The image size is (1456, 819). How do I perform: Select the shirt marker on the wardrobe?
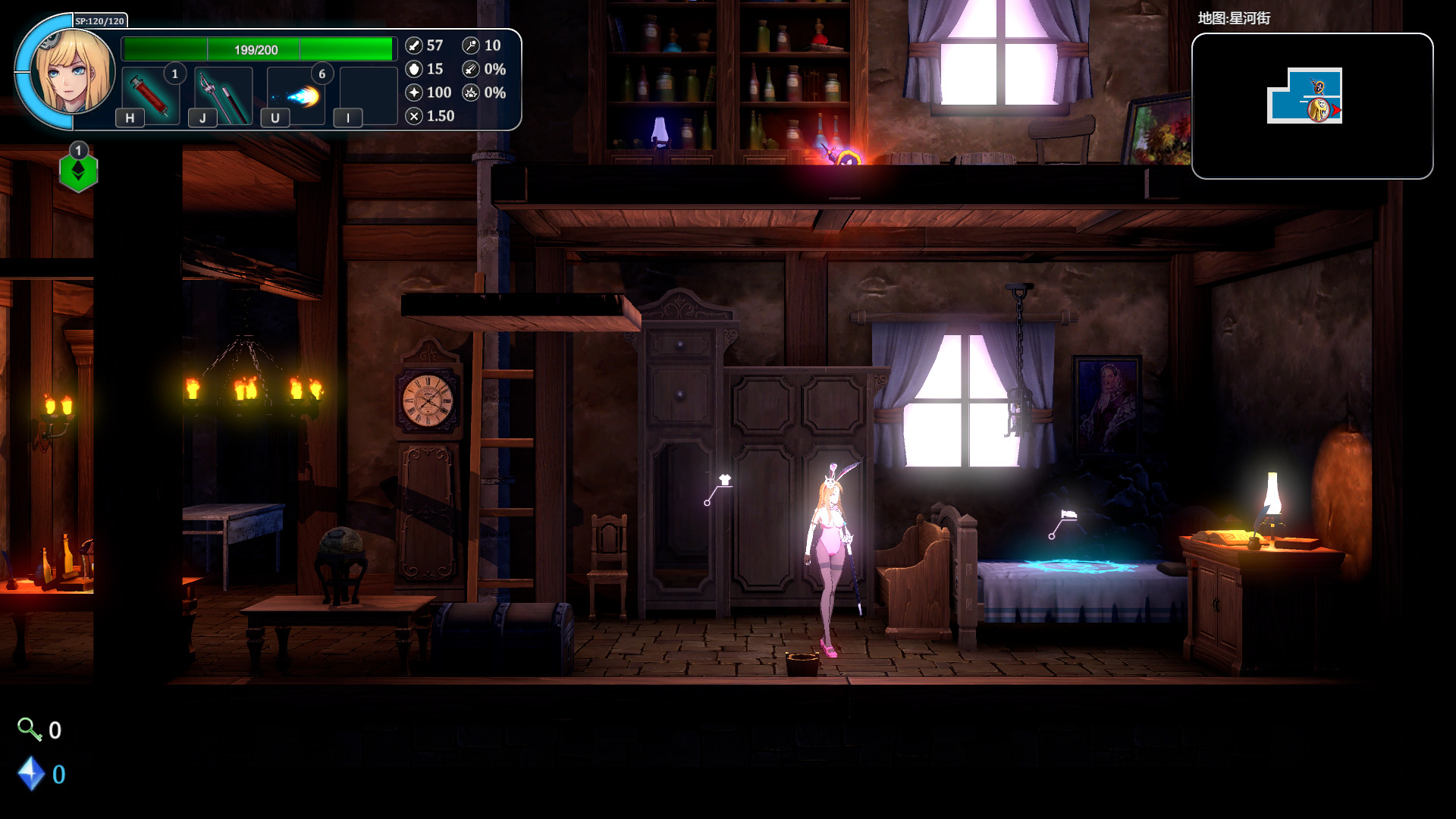pos(724,480)
